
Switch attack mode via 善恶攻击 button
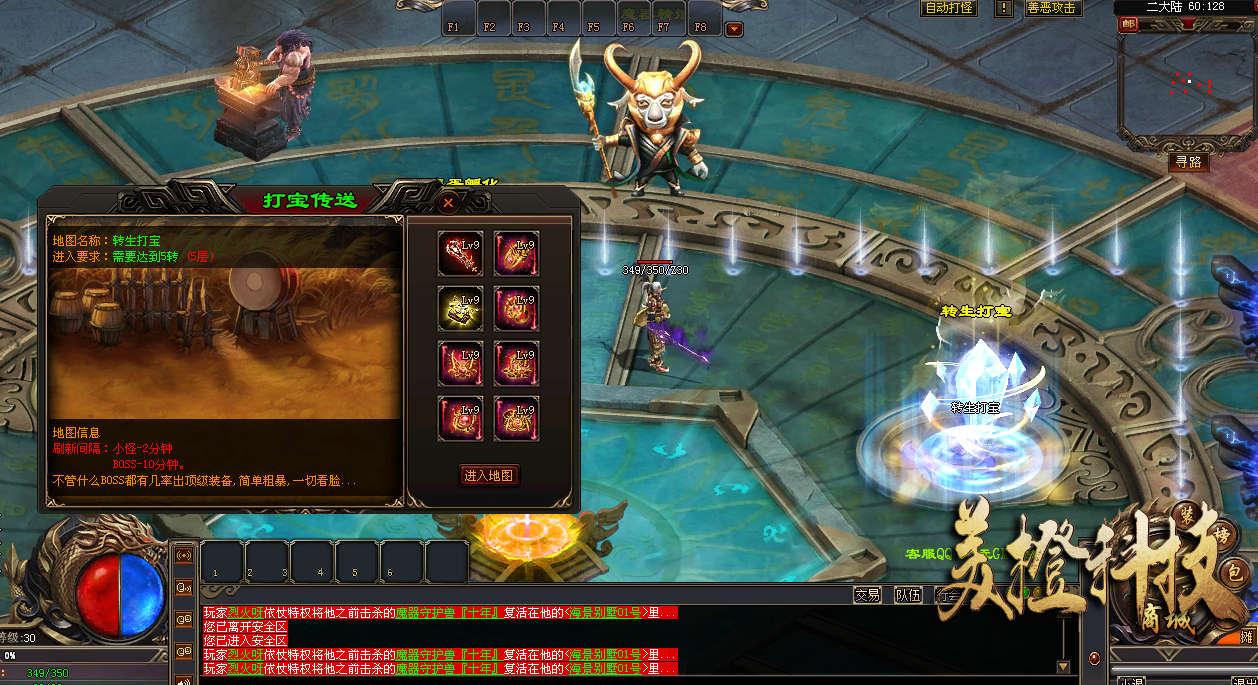pos(1052,8)
